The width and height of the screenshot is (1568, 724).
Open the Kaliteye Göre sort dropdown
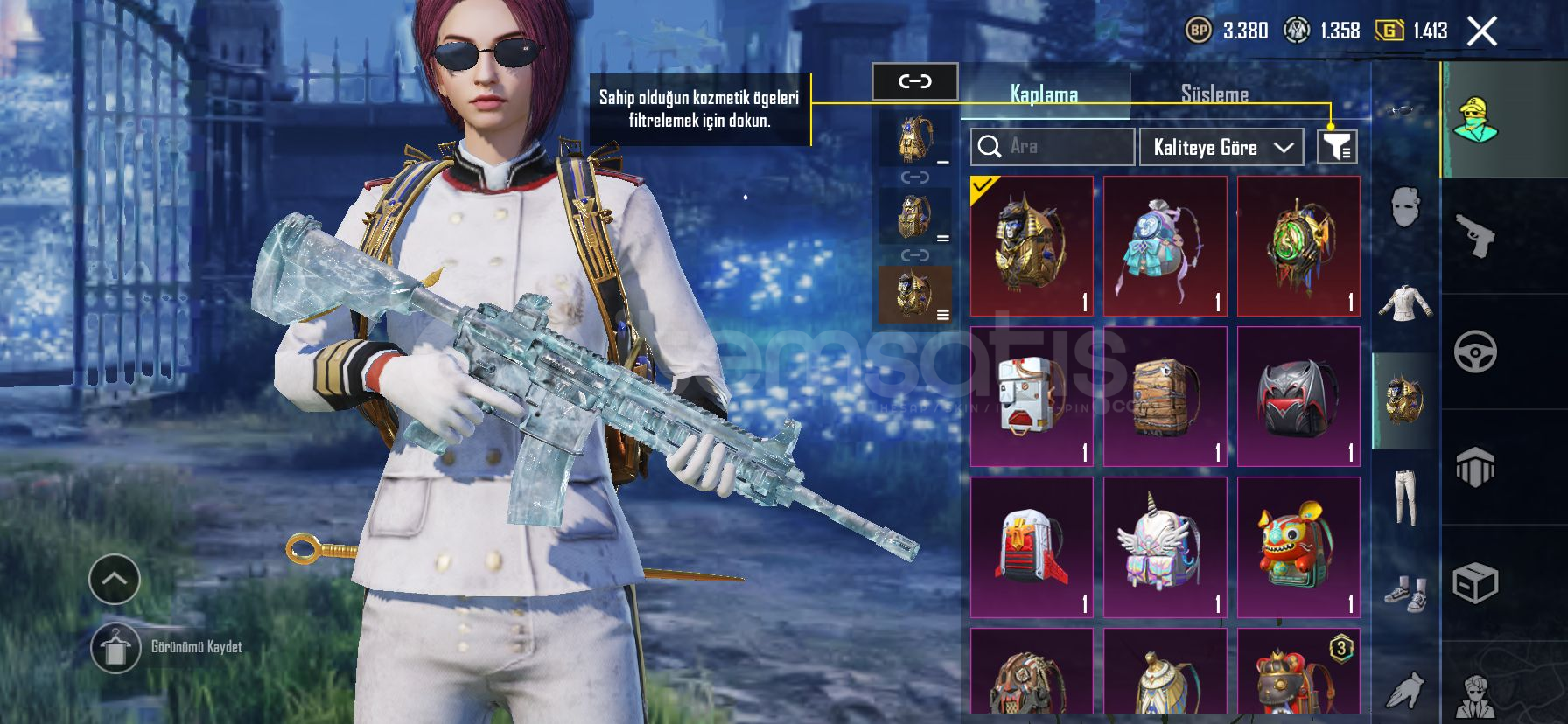click(1221, 147)
